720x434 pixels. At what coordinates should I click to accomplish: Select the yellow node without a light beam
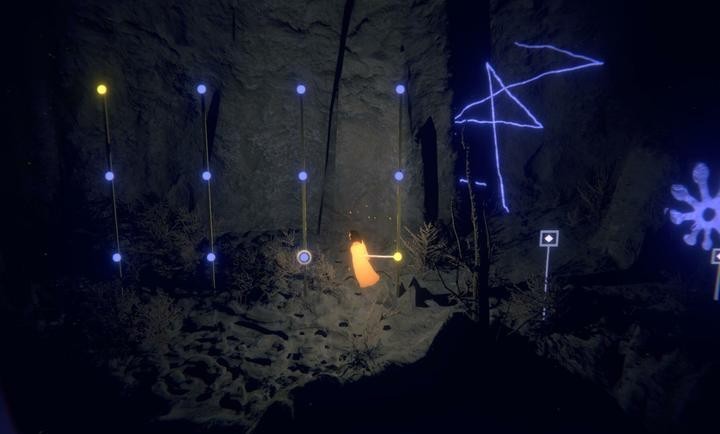(x=102, y=90)
